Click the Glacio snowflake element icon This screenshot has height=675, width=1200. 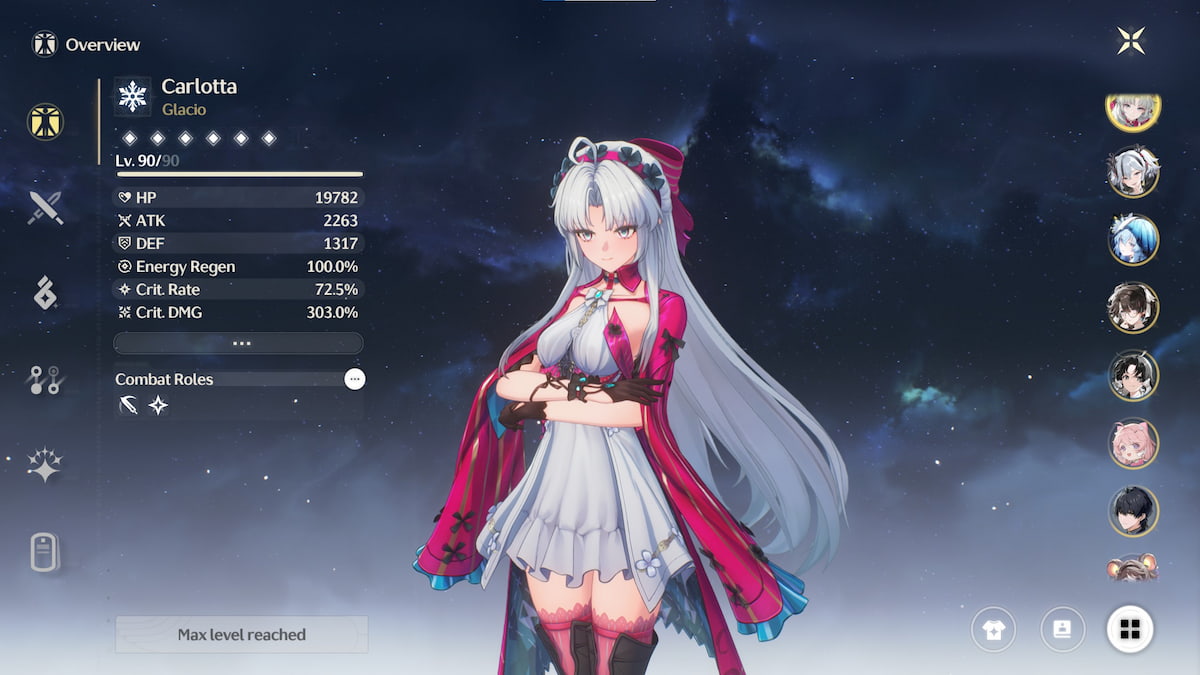(x=132, y=96)
